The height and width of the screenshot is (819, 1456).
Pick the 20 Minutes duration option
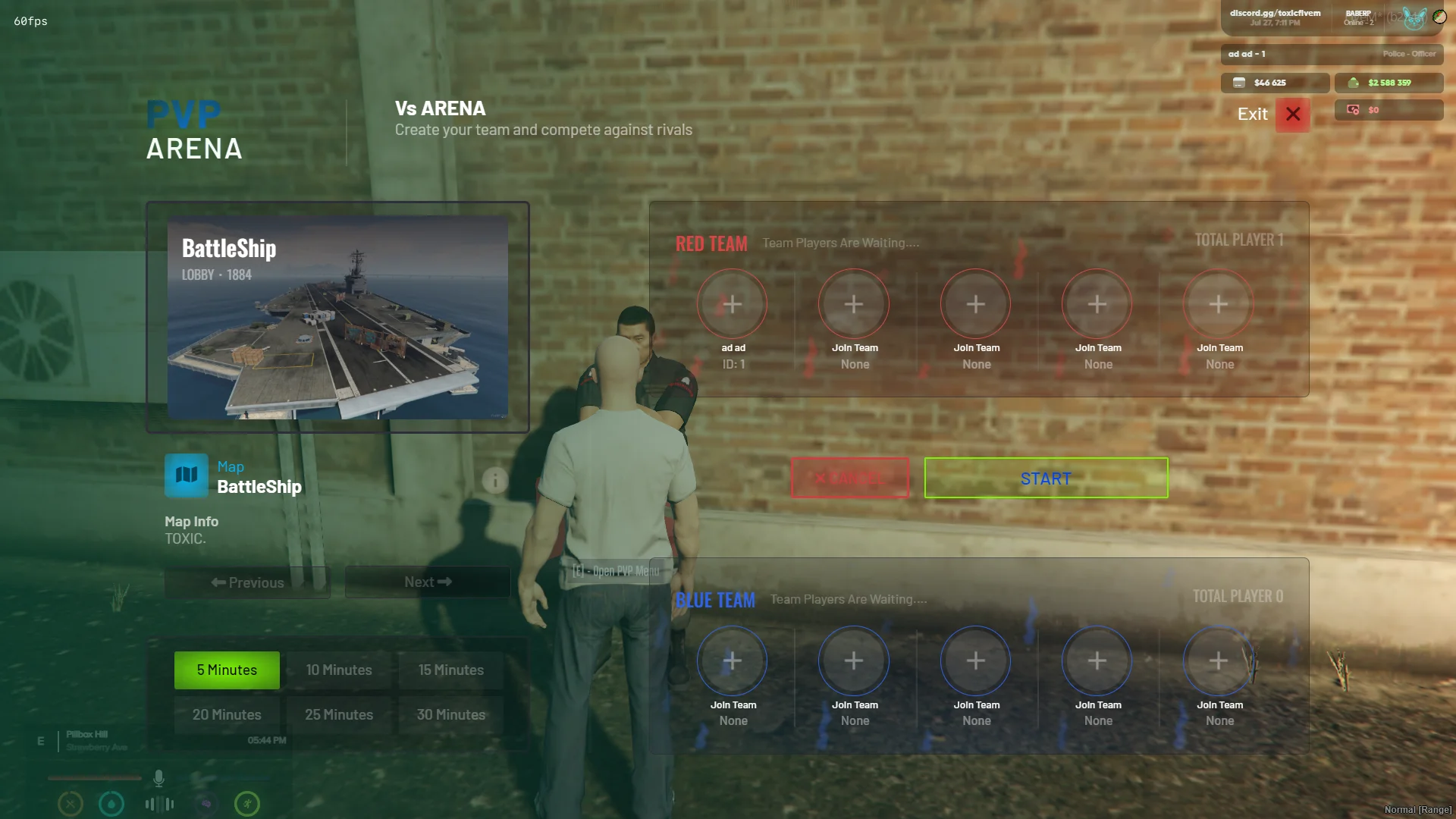click(227, 715)
